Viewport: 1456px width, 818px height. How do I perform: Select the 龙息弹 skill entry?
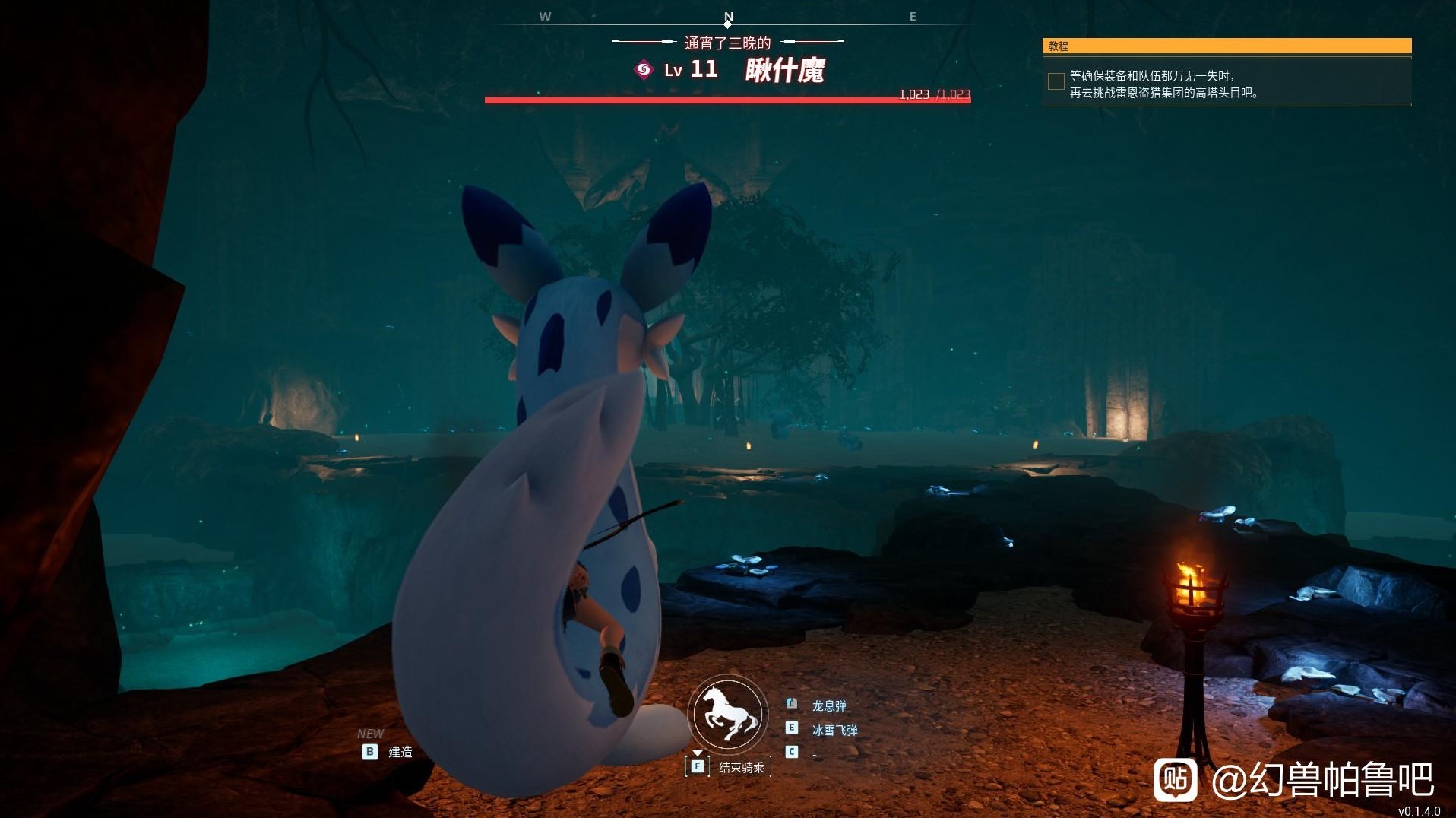click(828, 705)
